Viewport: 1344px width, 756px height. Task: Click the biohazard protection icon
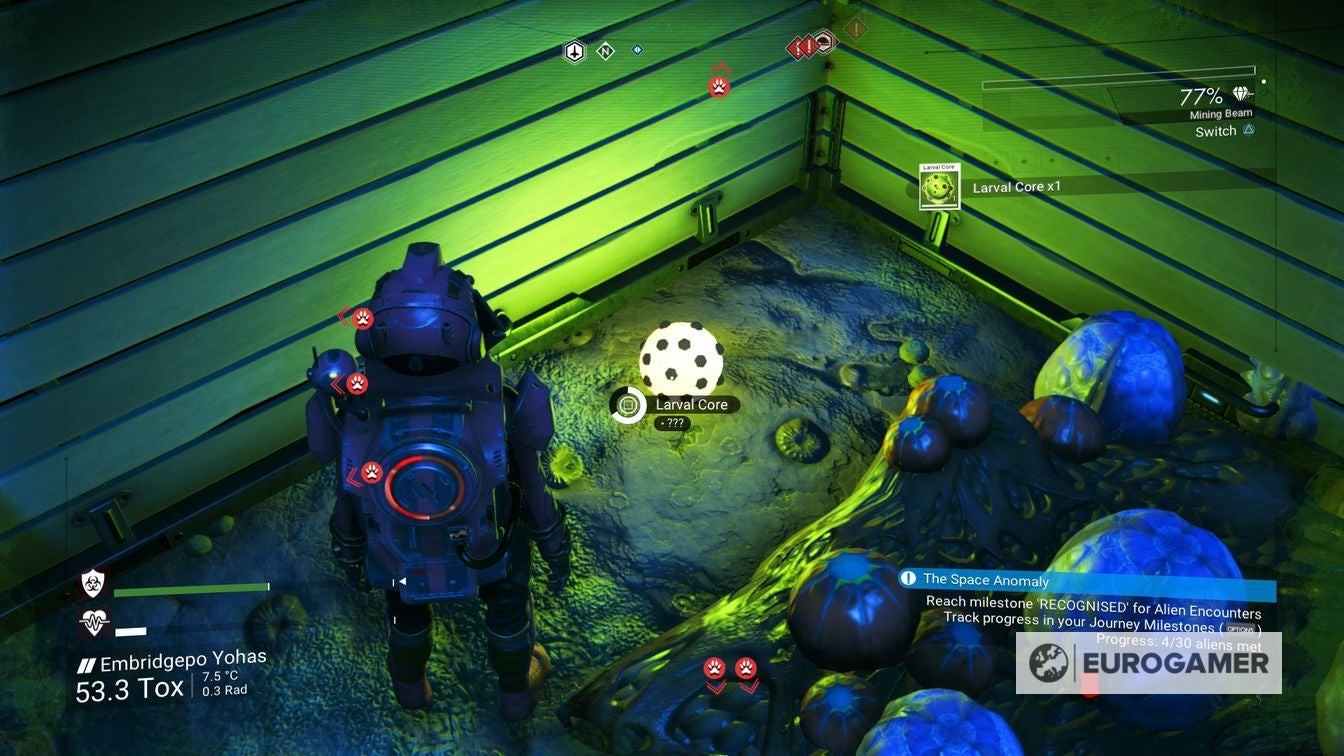(94, 584)
